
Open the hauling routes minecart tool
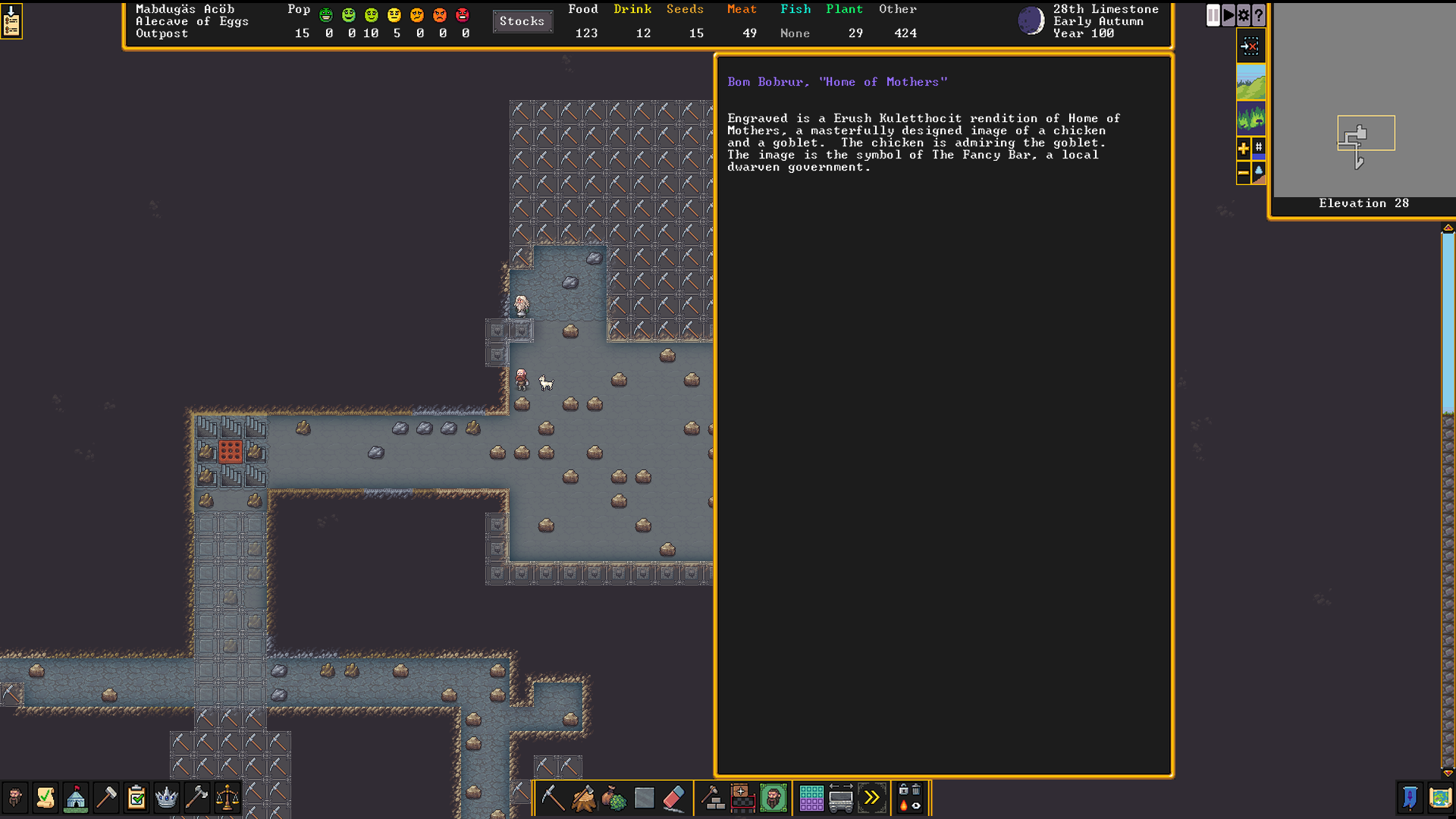coord(842,798)
